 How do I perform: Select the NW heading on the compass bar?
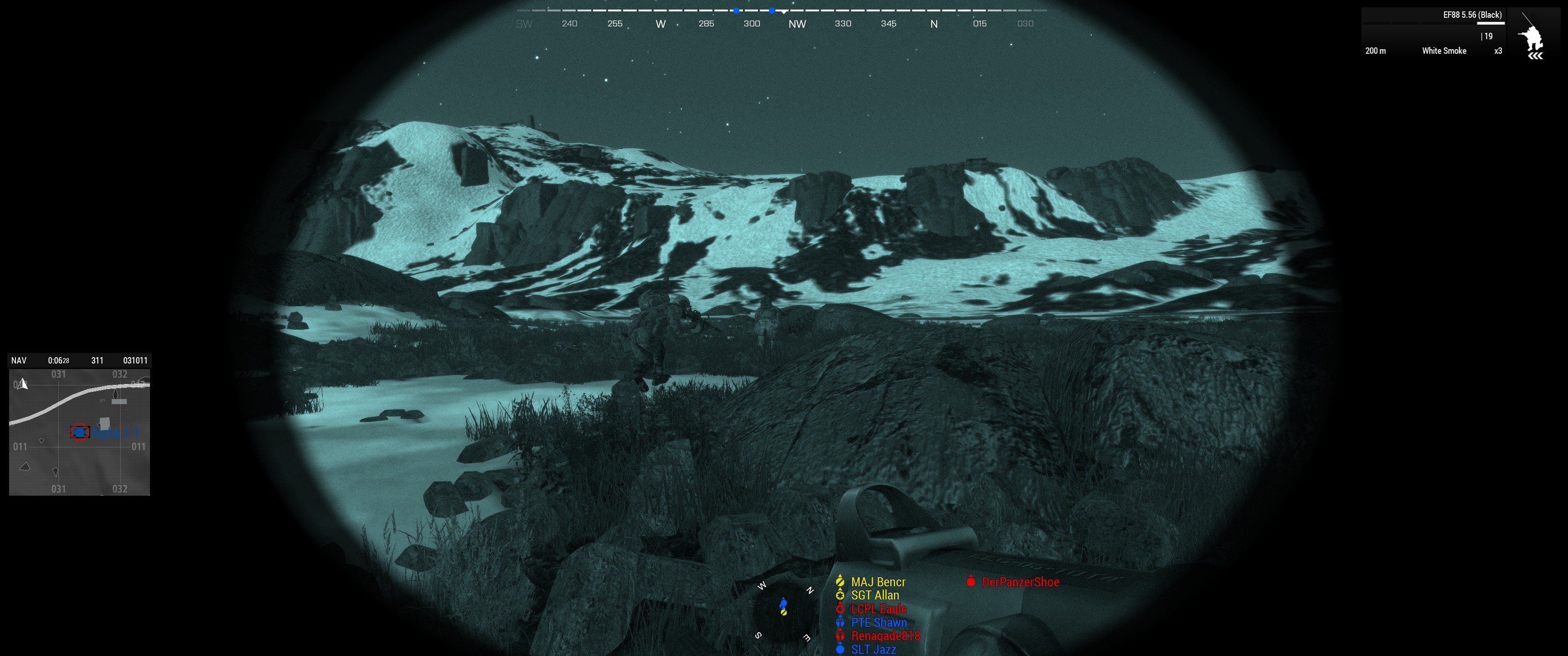797,24
